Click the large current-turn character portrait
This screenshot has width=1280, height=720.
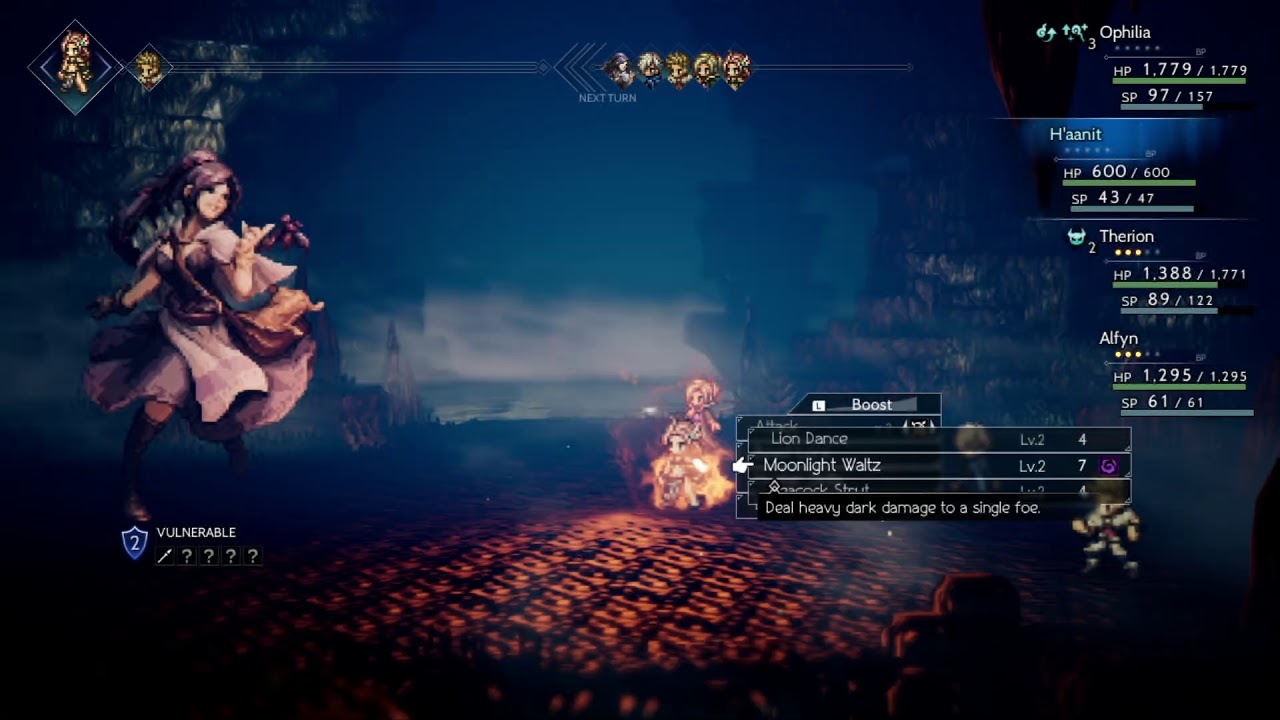tap(76, 68)
